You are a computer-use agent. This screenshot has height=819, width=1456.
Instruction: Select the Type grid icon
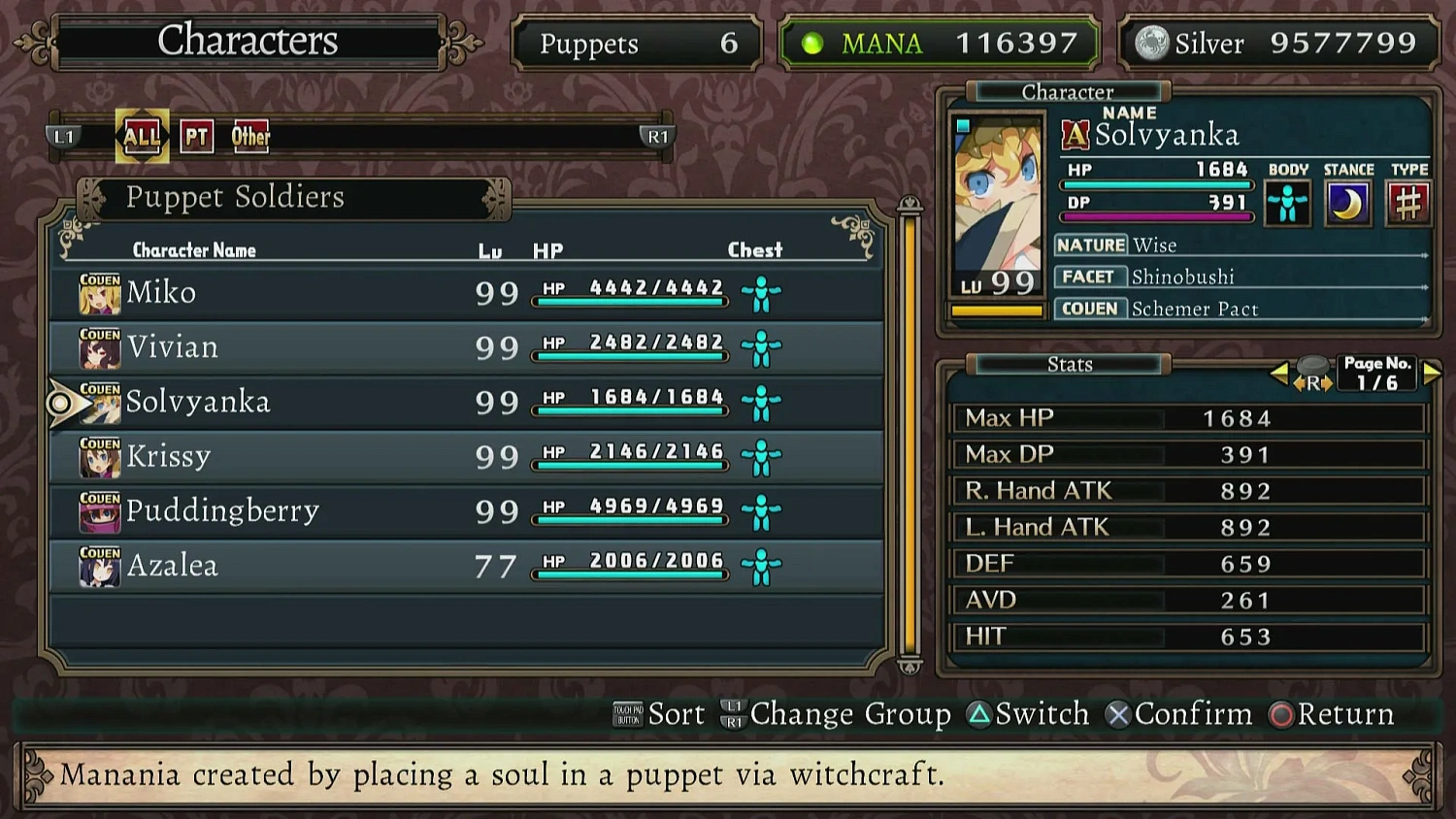(1409, 203)
